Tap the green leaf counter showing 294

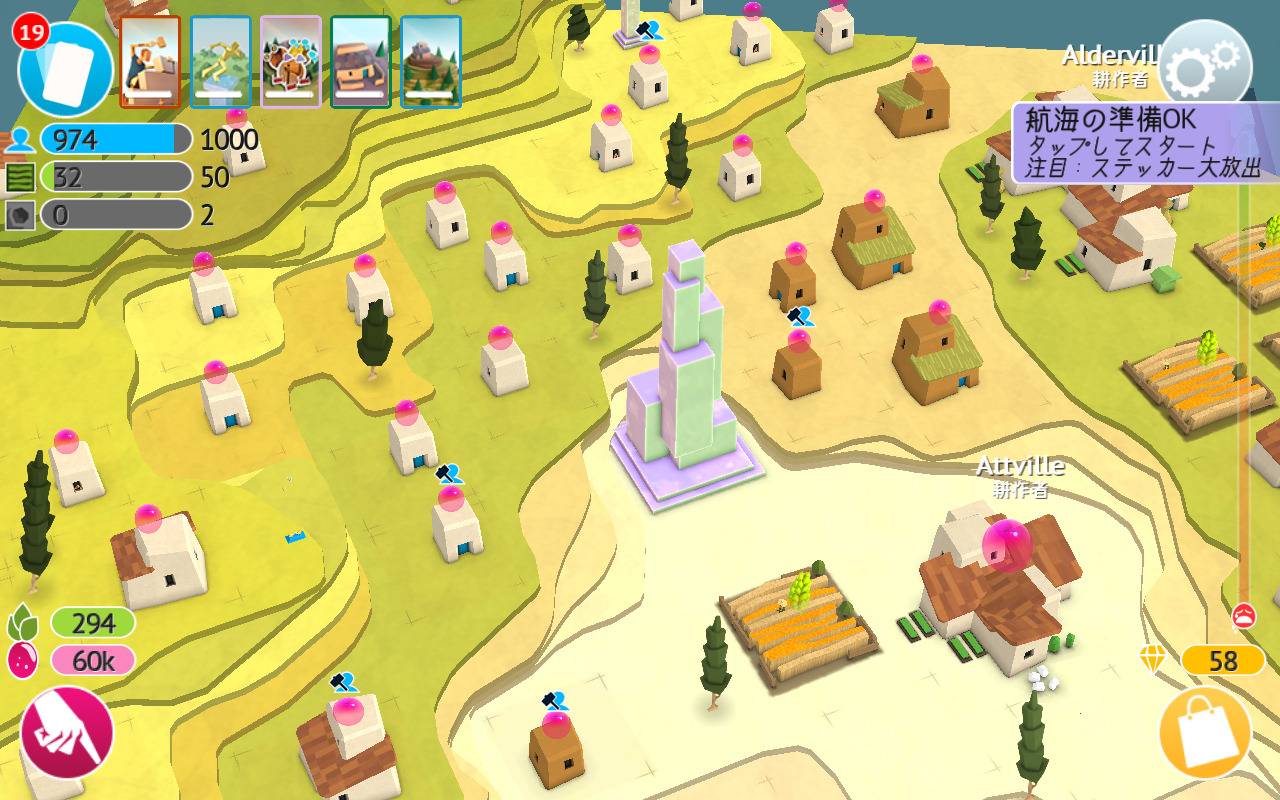[92, 623]
